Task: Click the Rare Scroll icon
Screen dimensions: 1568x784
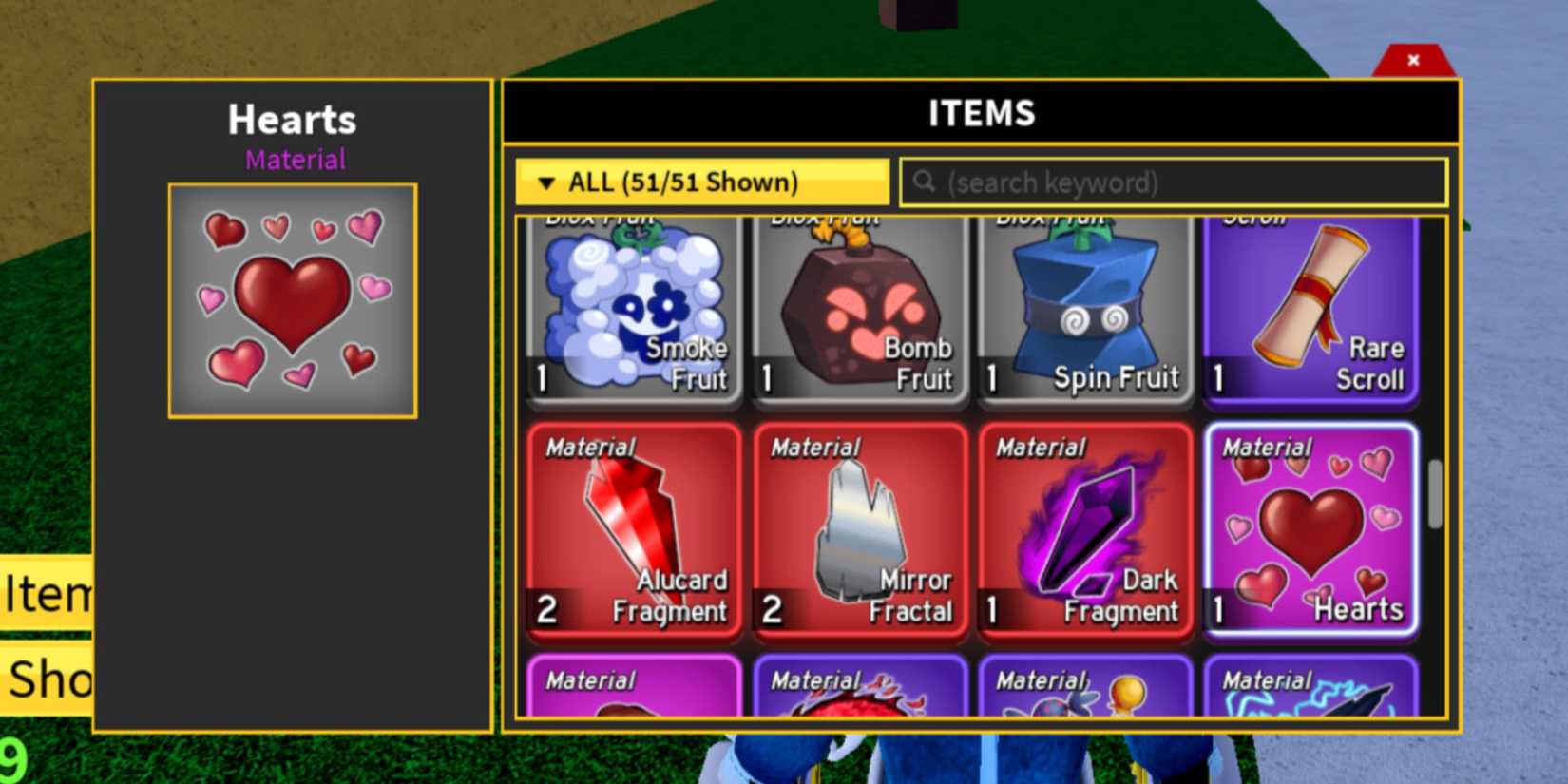Action: [x=1310, y=304]
